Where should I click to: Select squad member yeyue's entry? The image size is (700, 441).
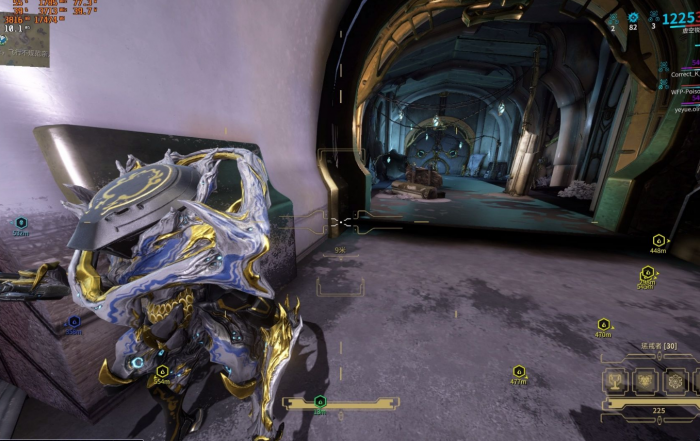coord(685,109)
